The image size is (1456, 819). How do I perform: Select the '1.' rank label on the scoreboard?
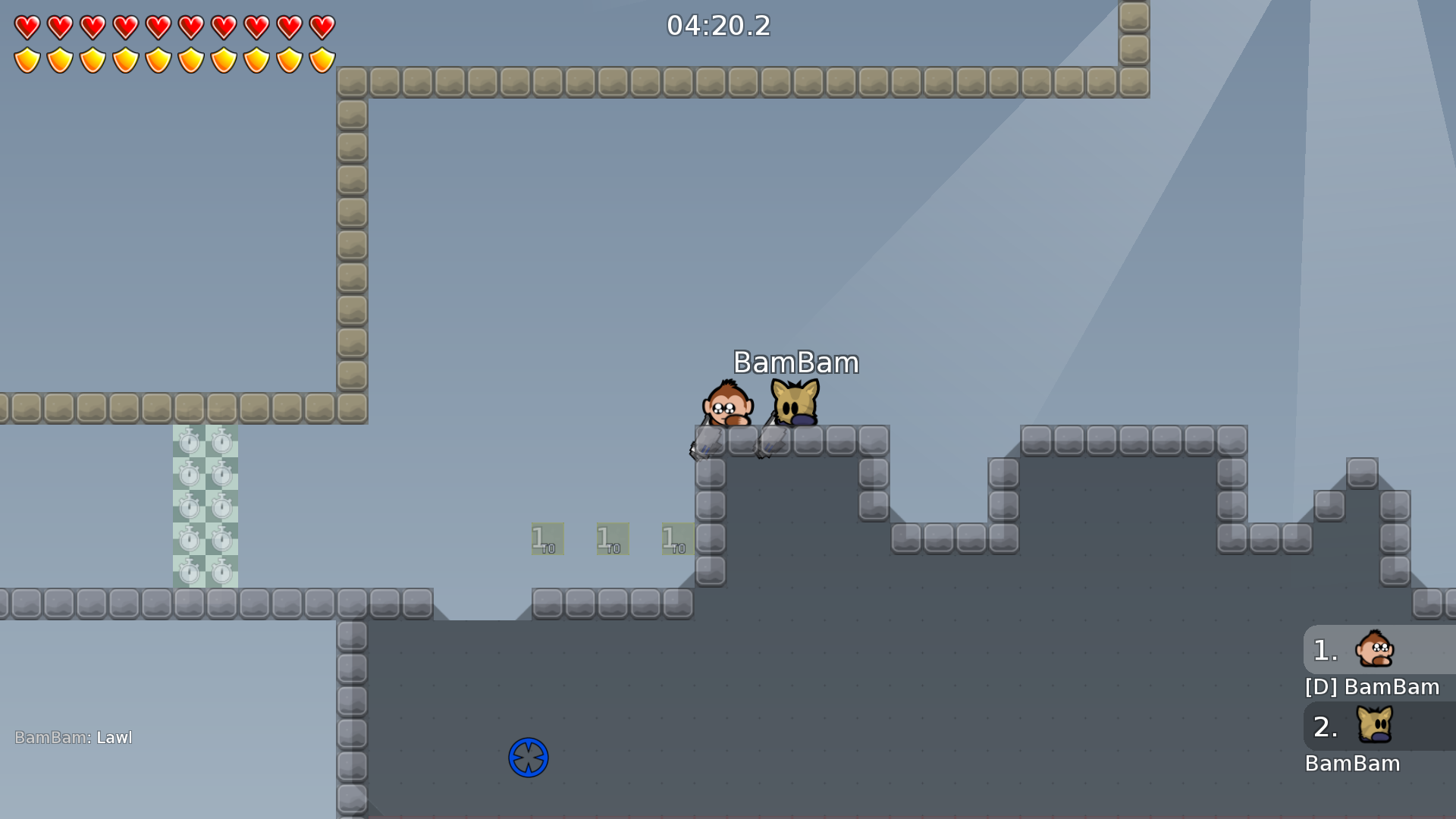tap(1325, 650)
